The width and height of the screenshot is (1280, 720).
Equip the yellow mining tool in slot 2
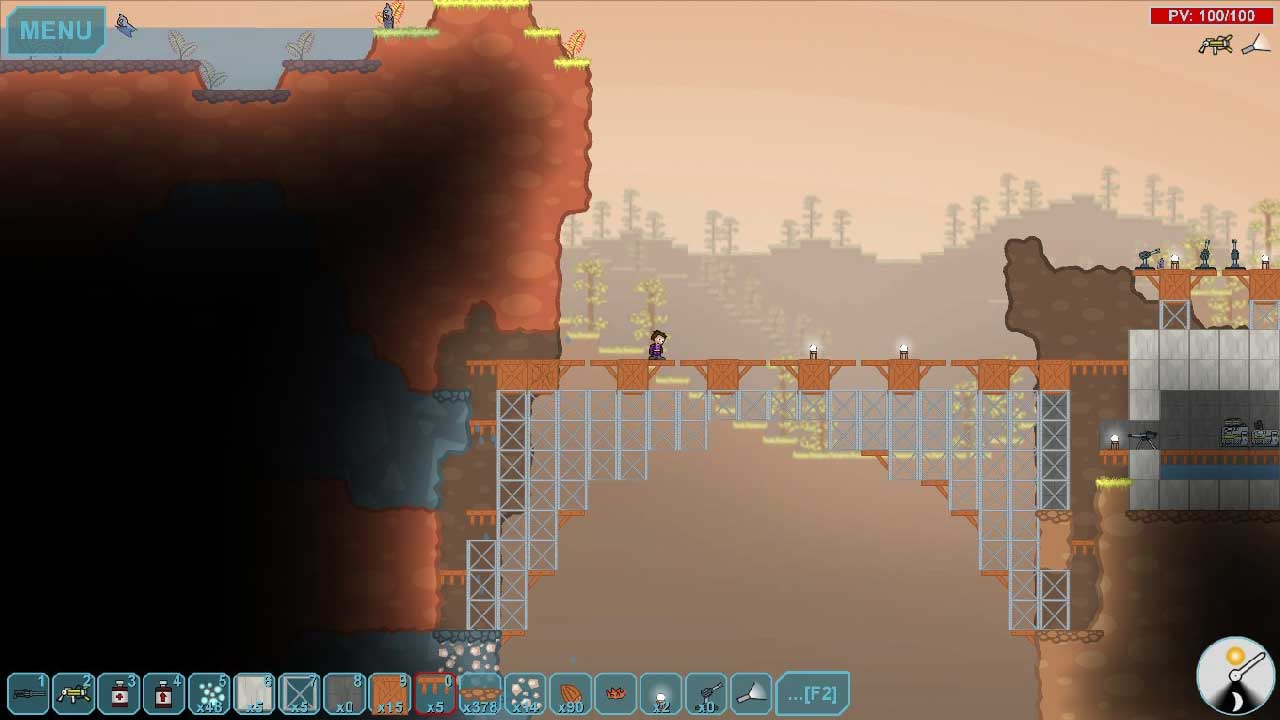74,693
